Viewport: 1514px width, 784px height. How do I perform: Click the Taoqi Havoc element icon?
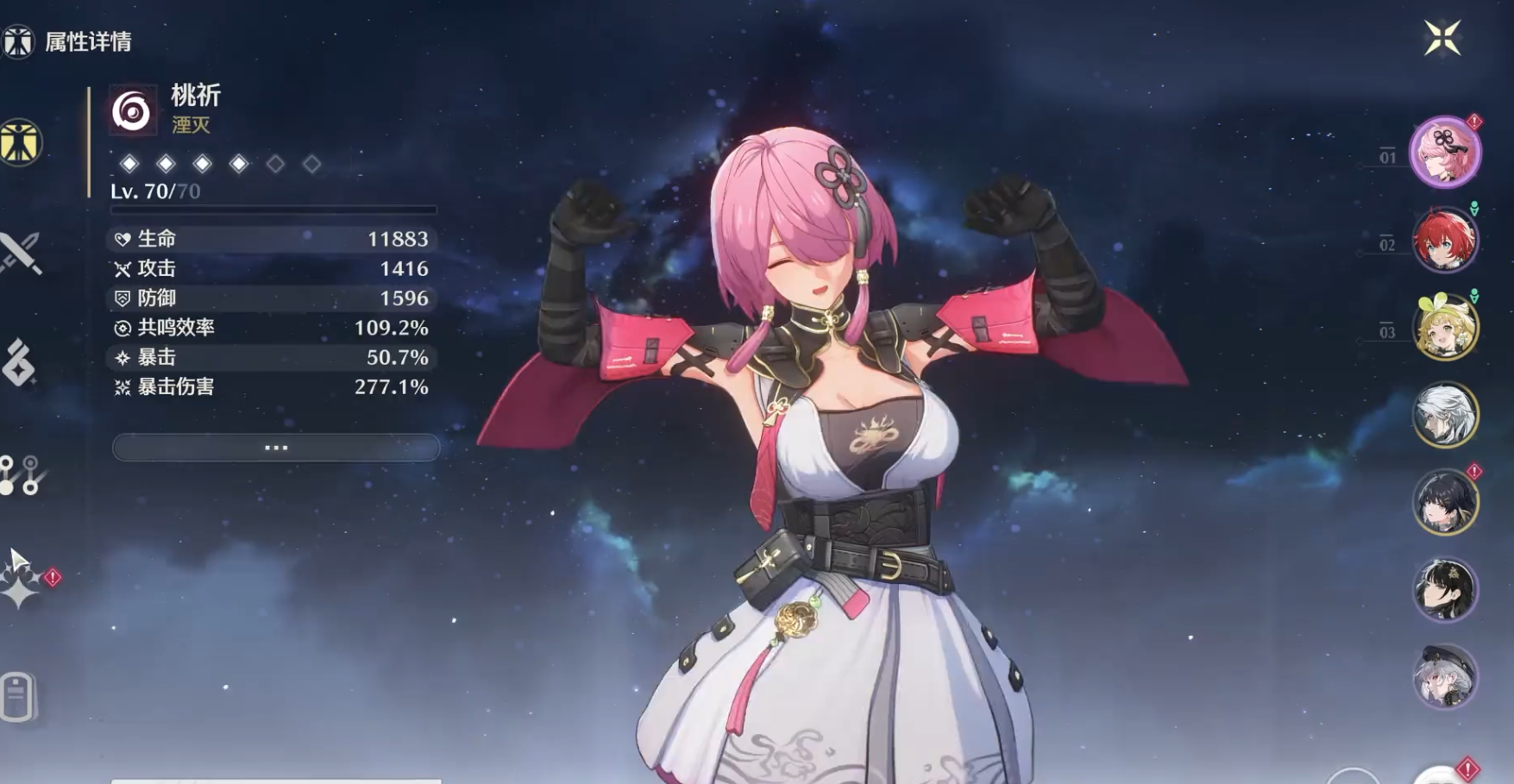pyautogui.click(x=132, y=110)
